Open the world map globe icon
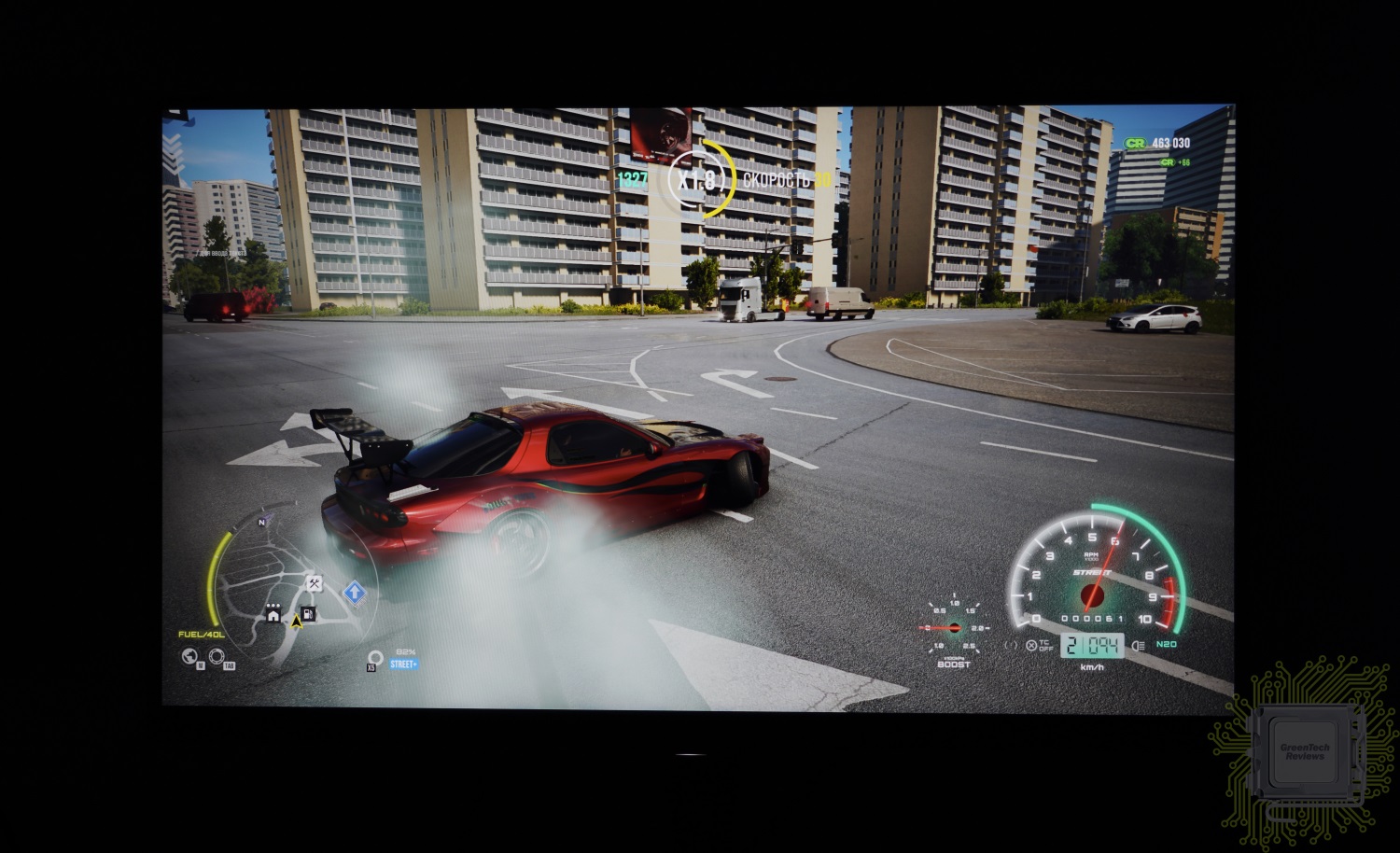This screenshot has width=1400, height=853. (190, 656)
